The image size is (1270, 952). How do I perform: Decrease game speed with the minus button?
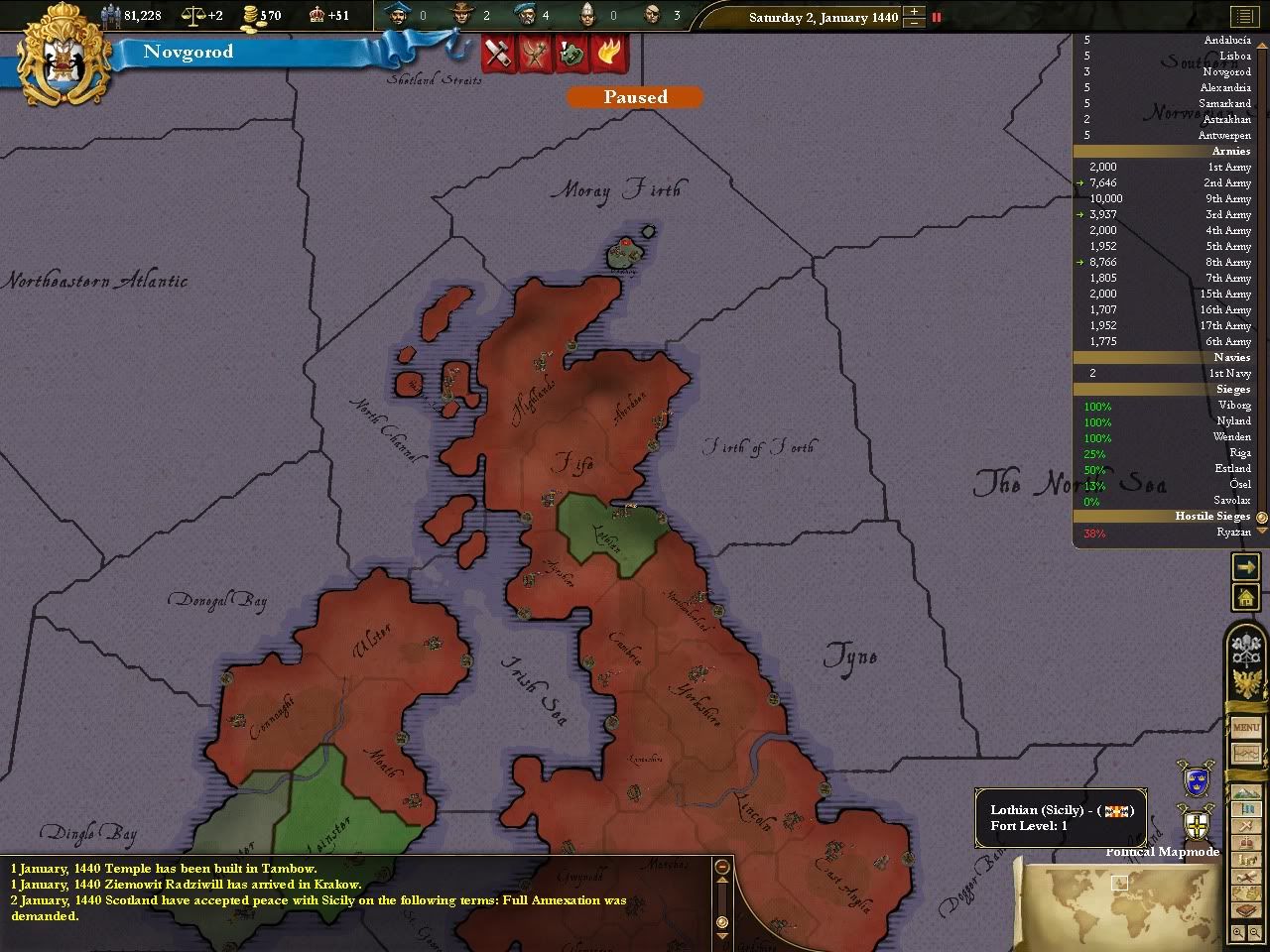[913, 22]
